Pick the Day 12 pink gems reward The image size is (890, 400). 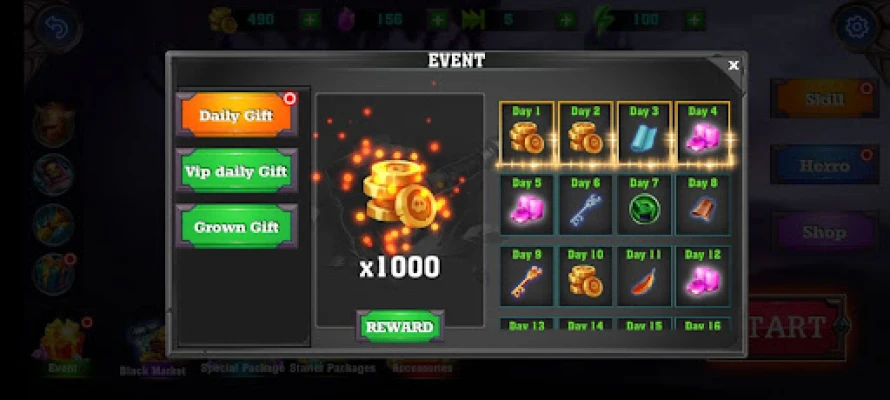click(x=703, y=275)
